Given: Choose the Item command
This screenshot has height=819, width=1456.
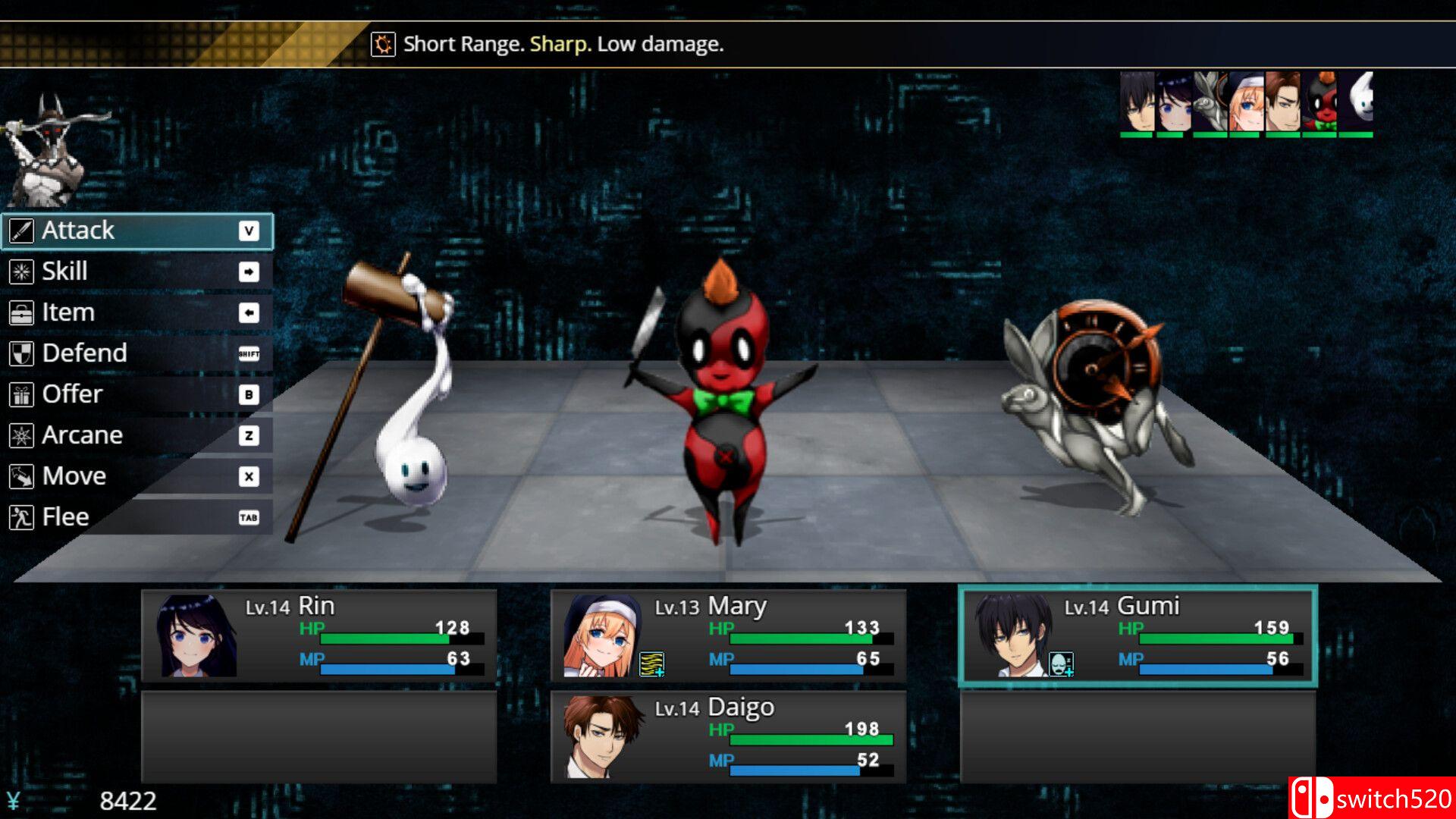Looking at the screenshot, I should (136, 312).
